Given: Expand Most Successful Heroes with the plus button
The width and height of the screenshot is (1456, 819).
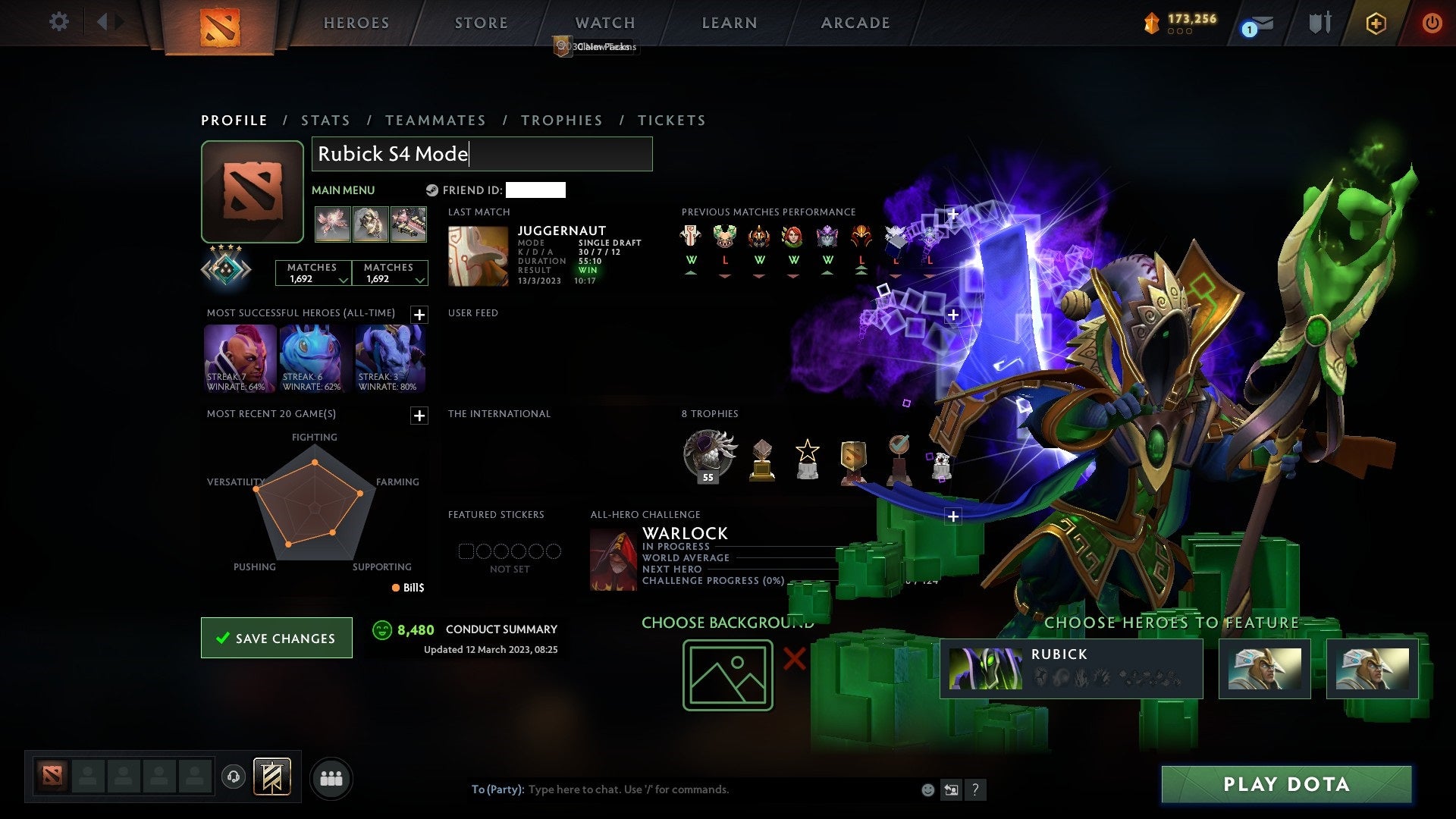Looking at the screenshot, I should pyautogui.click(x=418, y=314).
